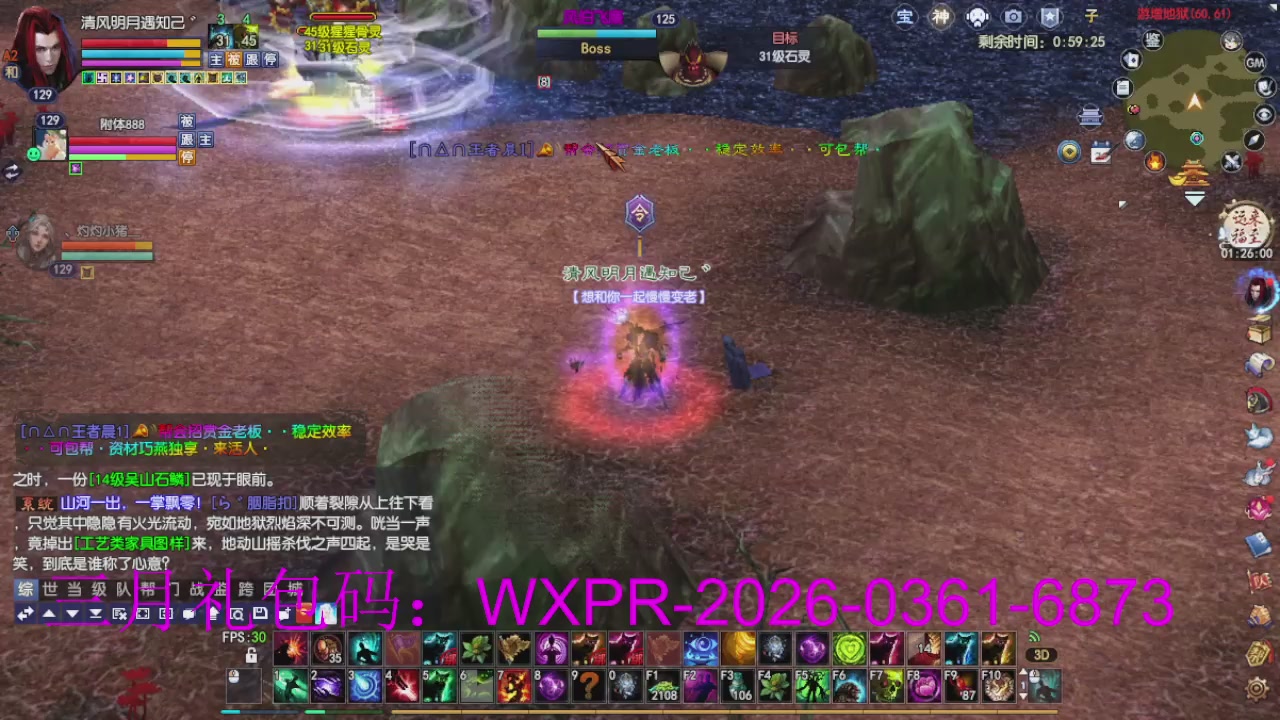1280x720 pixels.
Task: Toggle the 3D view button
Action: (1043, 654)
